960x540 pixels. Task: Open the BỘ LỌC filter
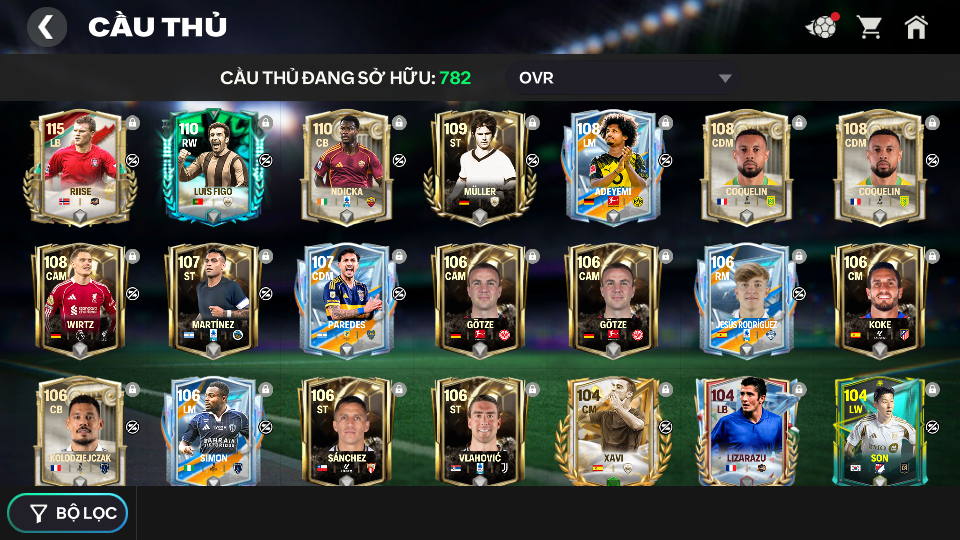pyautogui.click(x=68, y=513)
